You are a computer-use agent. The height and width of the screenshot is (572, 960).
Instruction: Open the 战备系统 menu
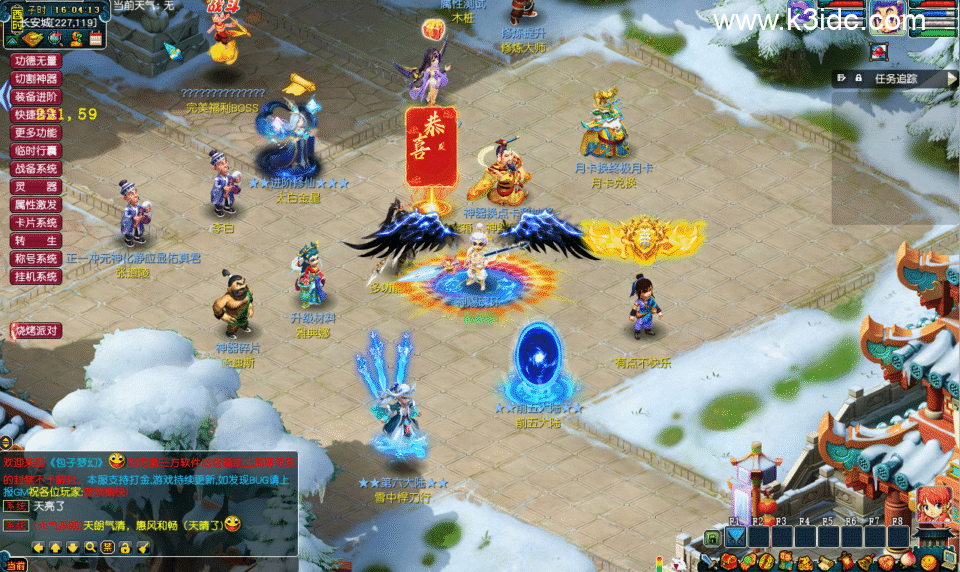[x=36, y=169]
